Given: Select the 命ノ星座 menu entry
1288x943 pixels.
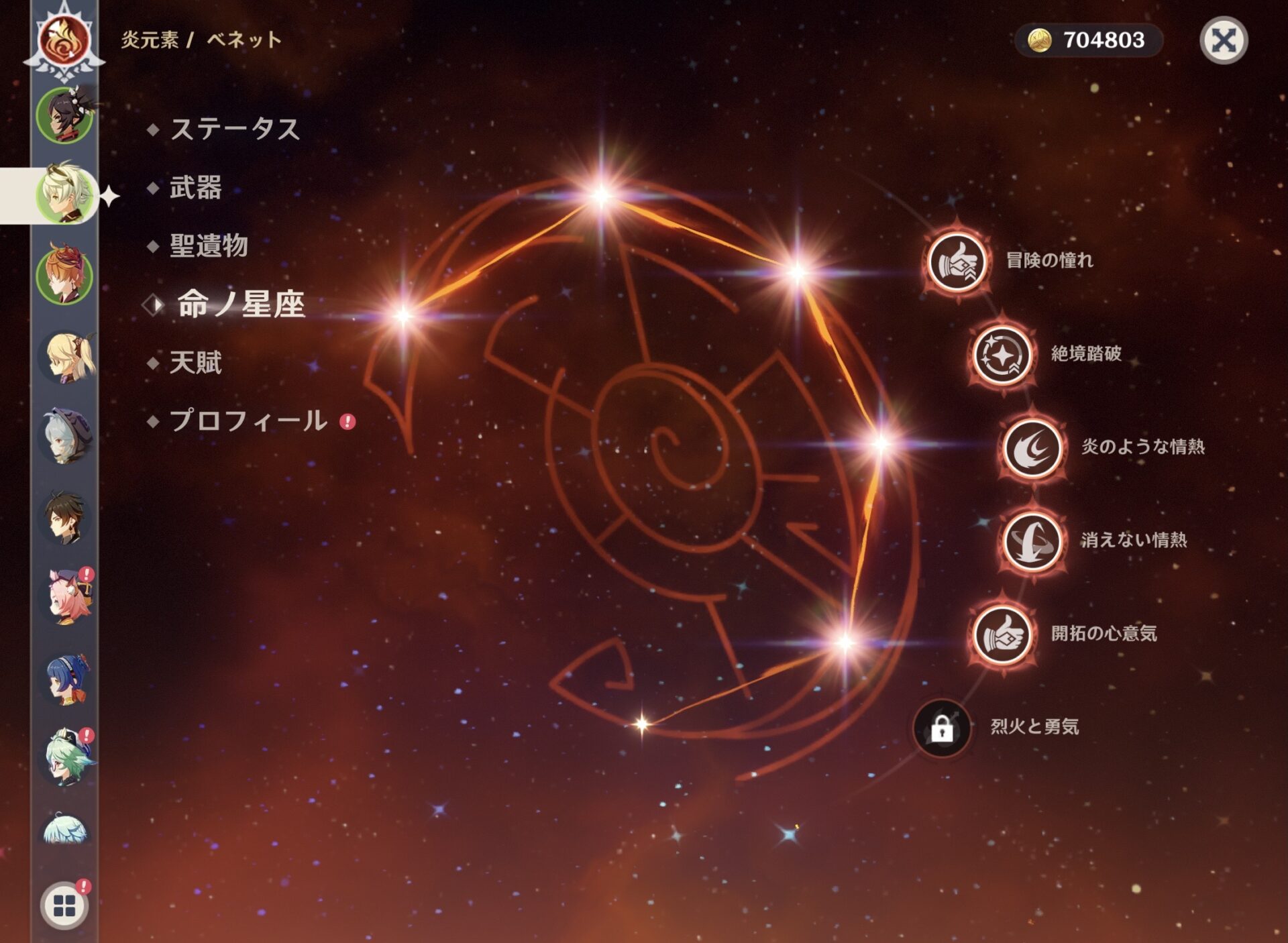Looking at the screenshot, I should (x=240, y=304).
